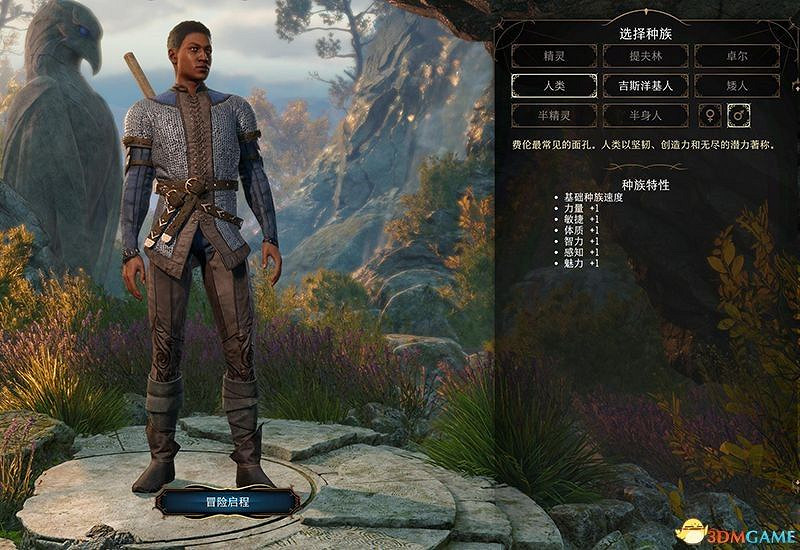This screenshot has height=550, width=800.
Task: Click the 冒险启程 start adventure button
Action: coord(227,499)
